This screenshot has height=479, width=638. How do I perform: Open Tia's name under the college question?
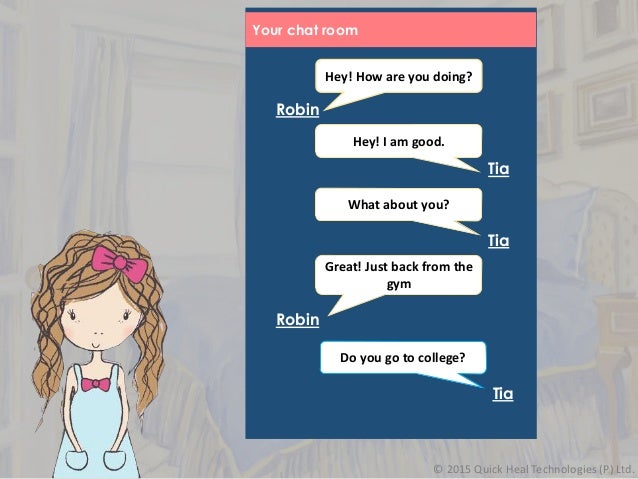click(x=503, y=394)
